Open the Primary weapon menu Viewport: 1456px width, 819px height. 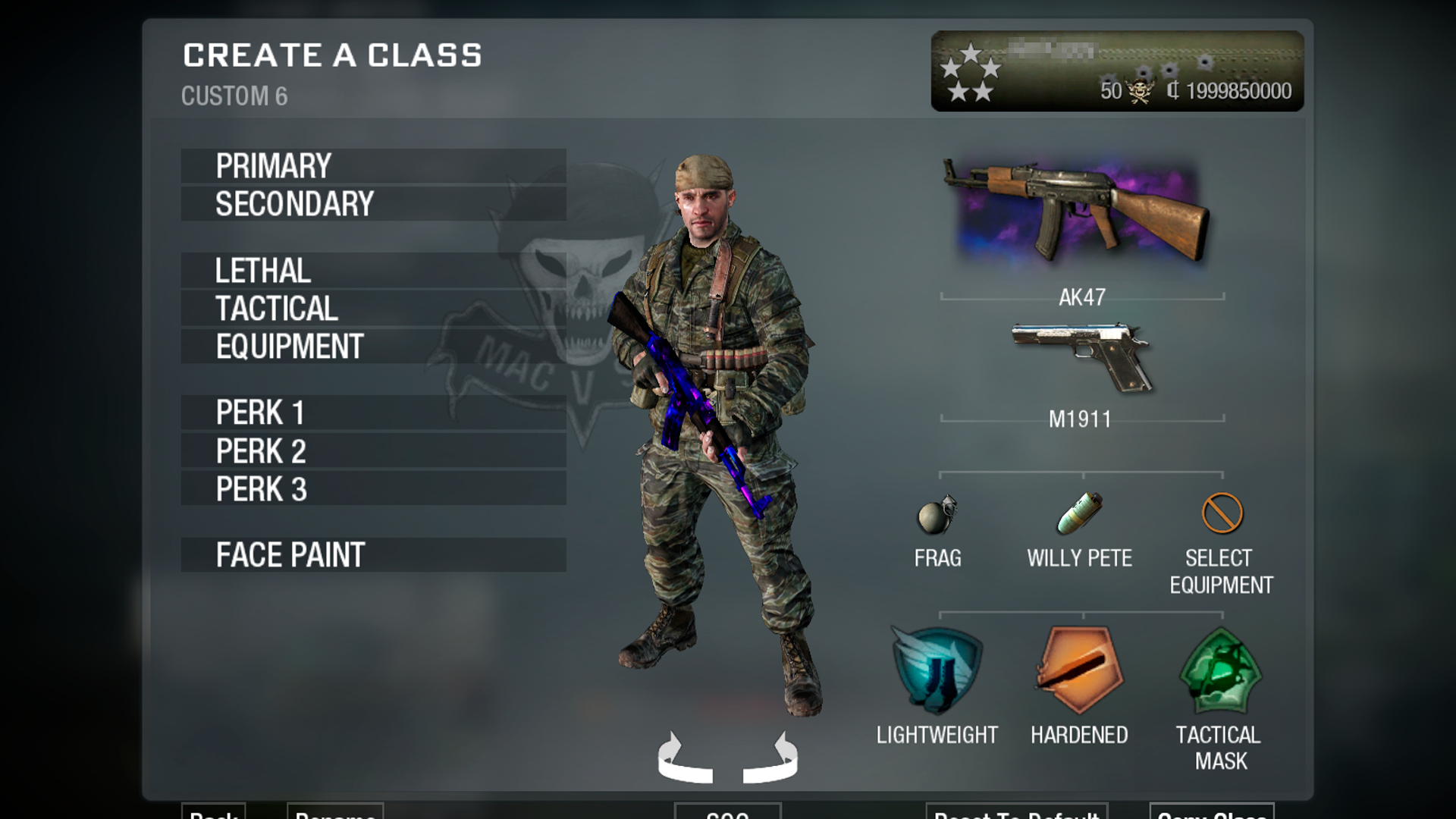[x=373, y=166]
